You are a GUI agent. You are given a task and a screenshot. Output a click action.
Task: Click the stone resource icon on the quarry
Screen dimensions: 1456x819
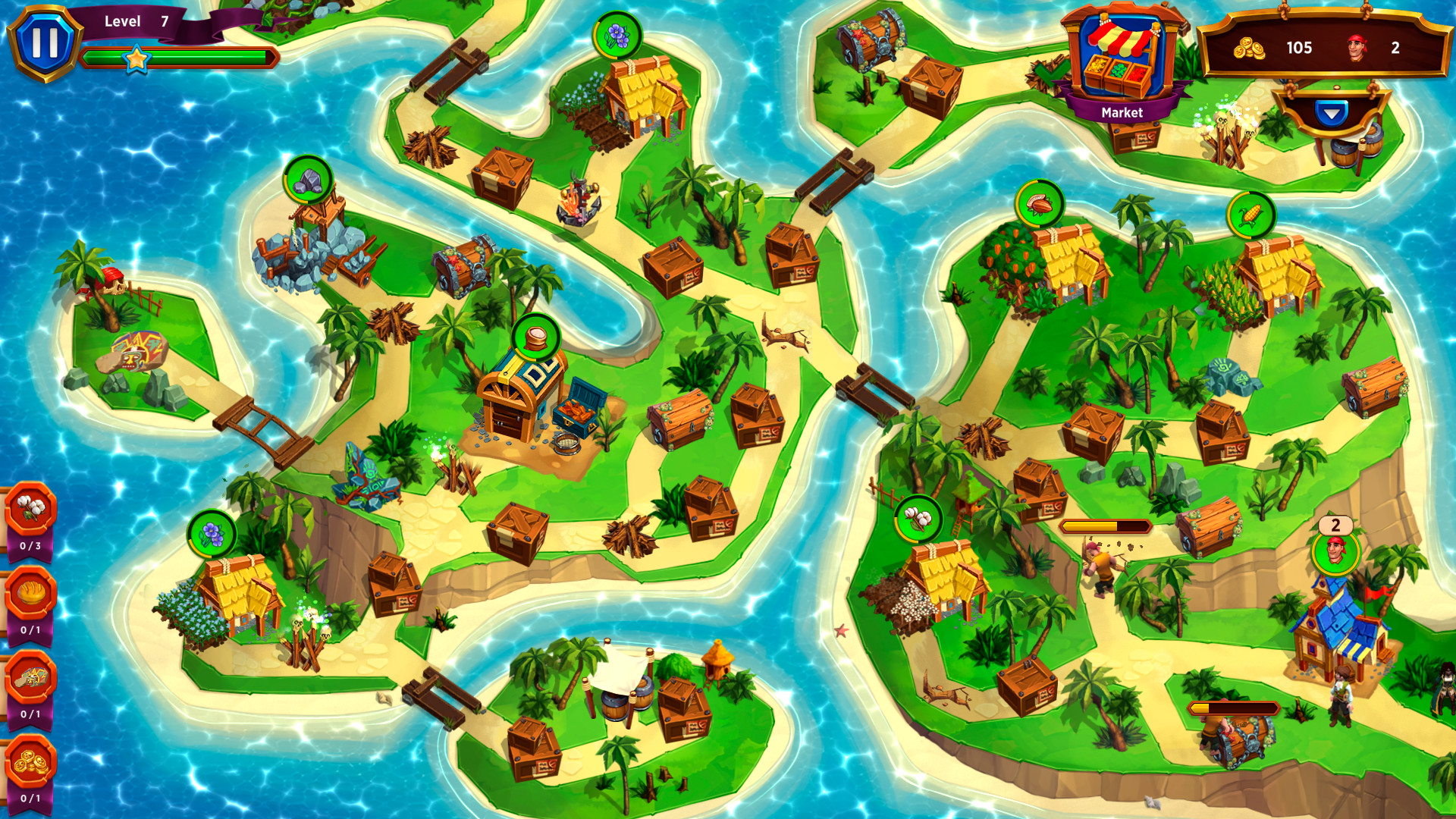[x=307, y=180]
